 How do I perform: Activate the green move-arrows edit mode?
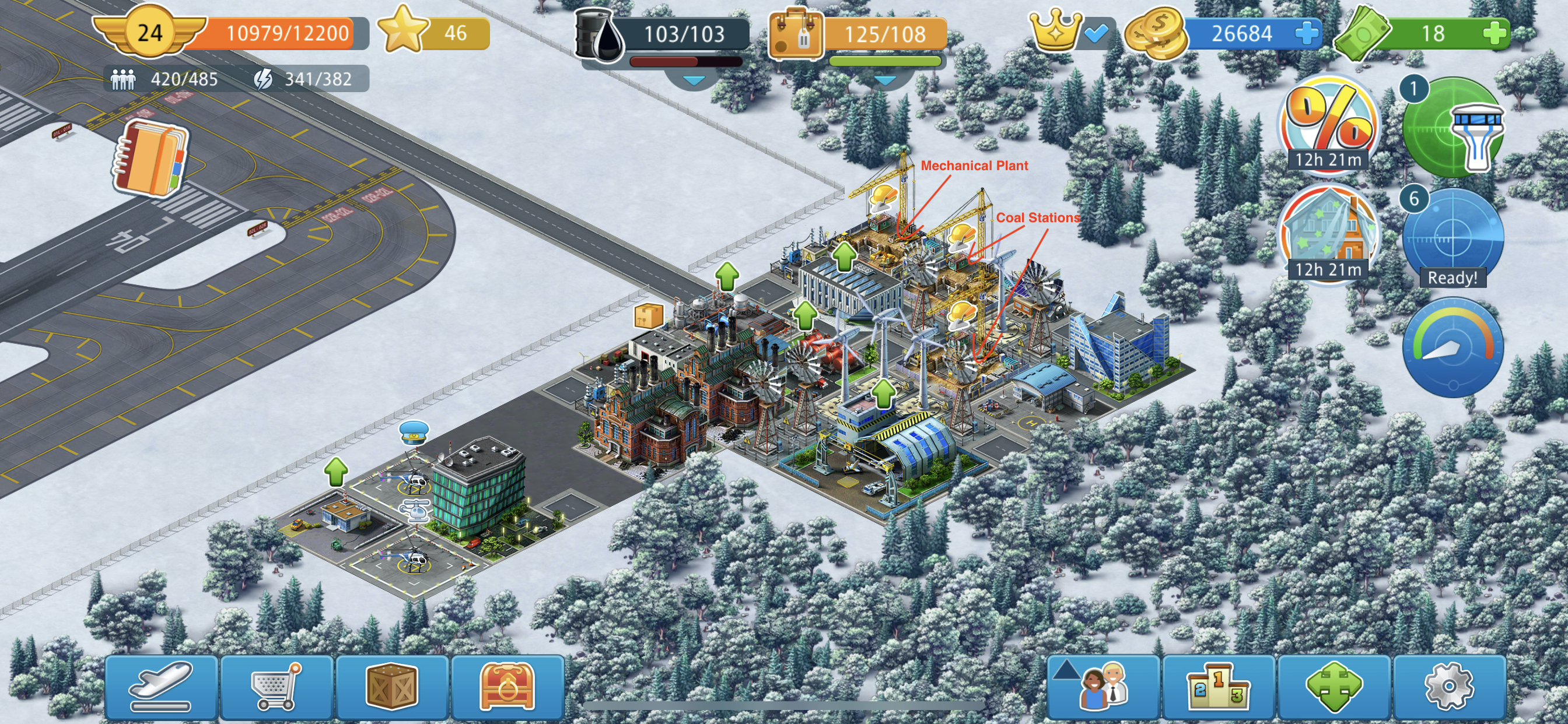[1334, 687]
